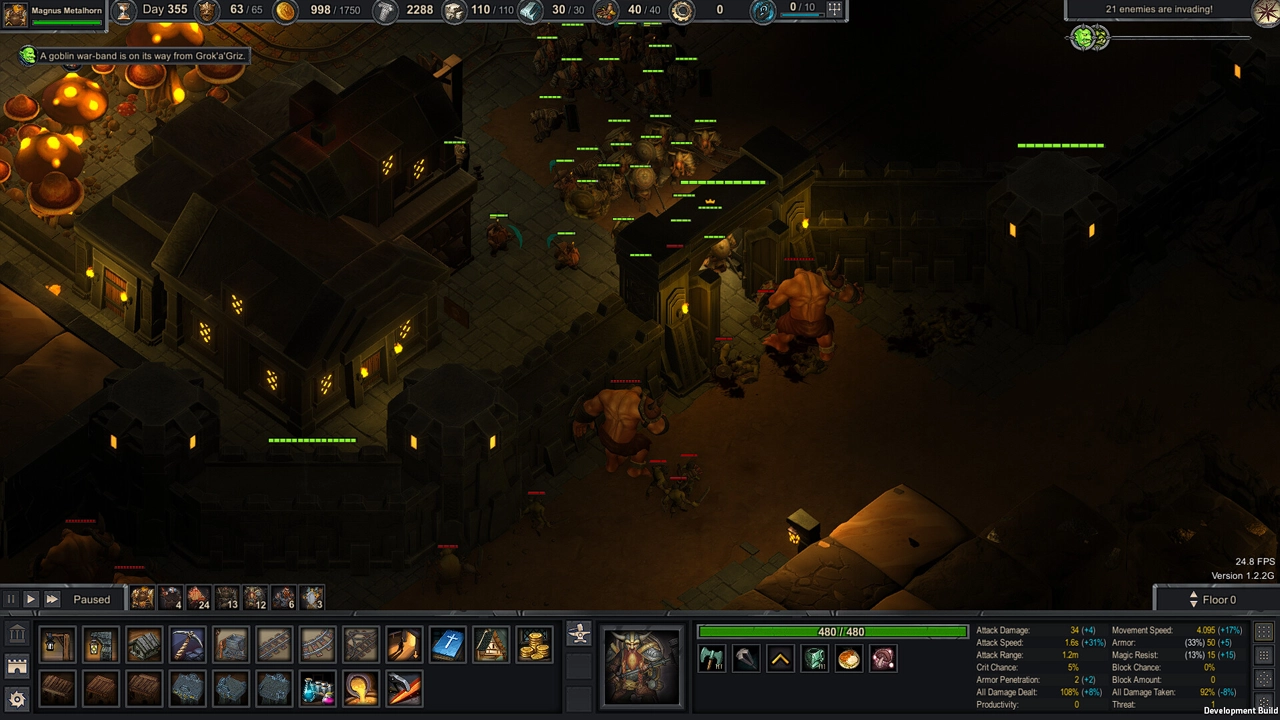The height and width of the screenshot is (720, 1280).
Task: Resume play at normal speed
Action: click(31, 599)
